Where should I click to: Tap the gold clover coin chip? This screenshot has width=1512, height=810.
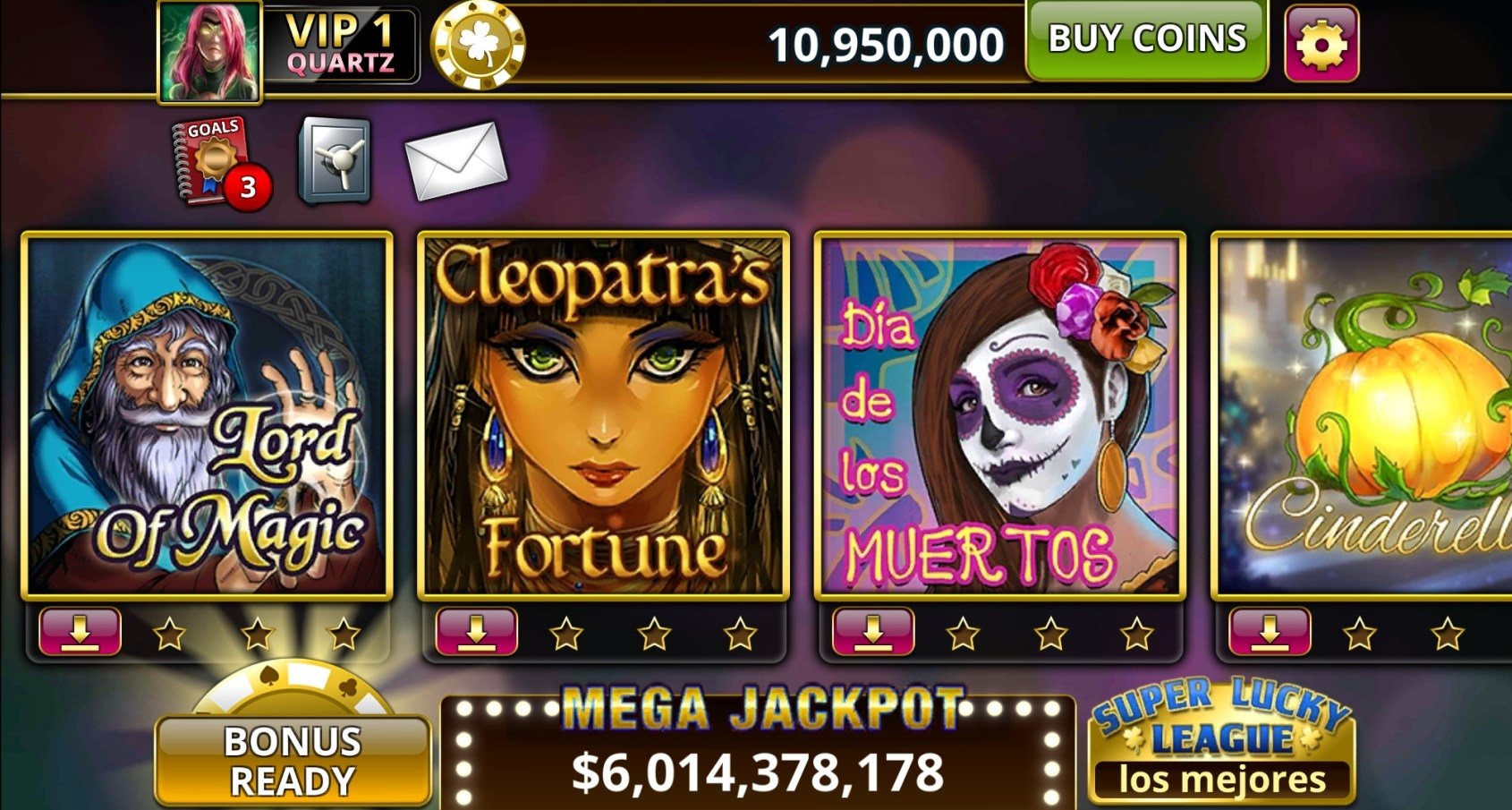(478, 44)
